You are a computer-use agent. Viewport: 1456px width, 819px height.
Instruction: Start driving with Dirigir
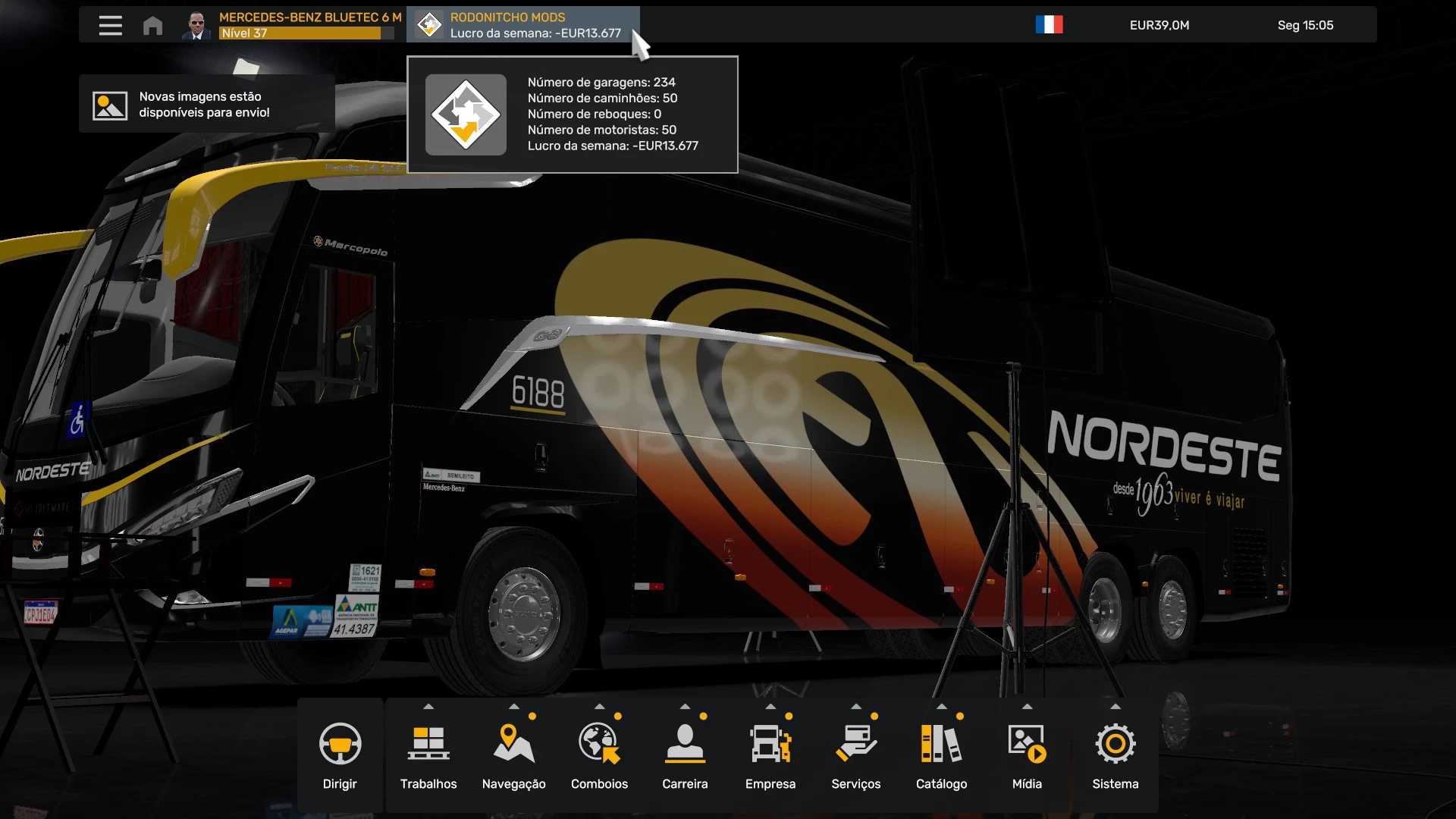(x=340, y=755)
